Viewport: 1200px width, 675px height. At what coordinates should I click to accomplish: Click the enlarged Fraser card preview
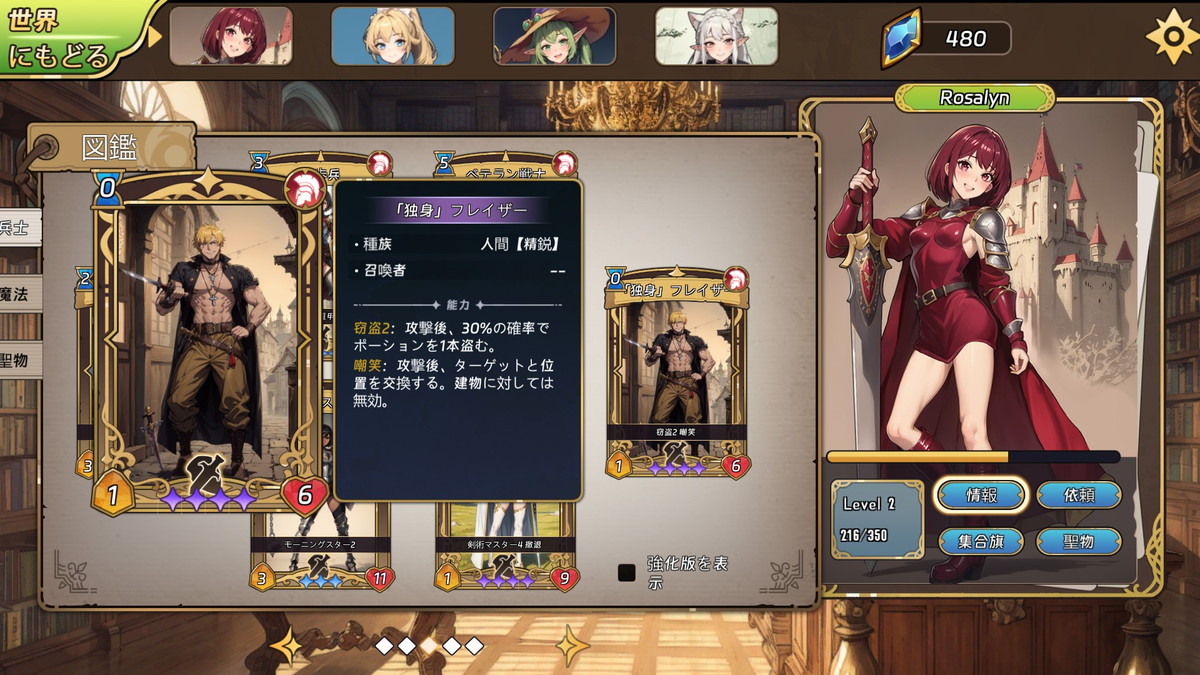click(209, 340)
